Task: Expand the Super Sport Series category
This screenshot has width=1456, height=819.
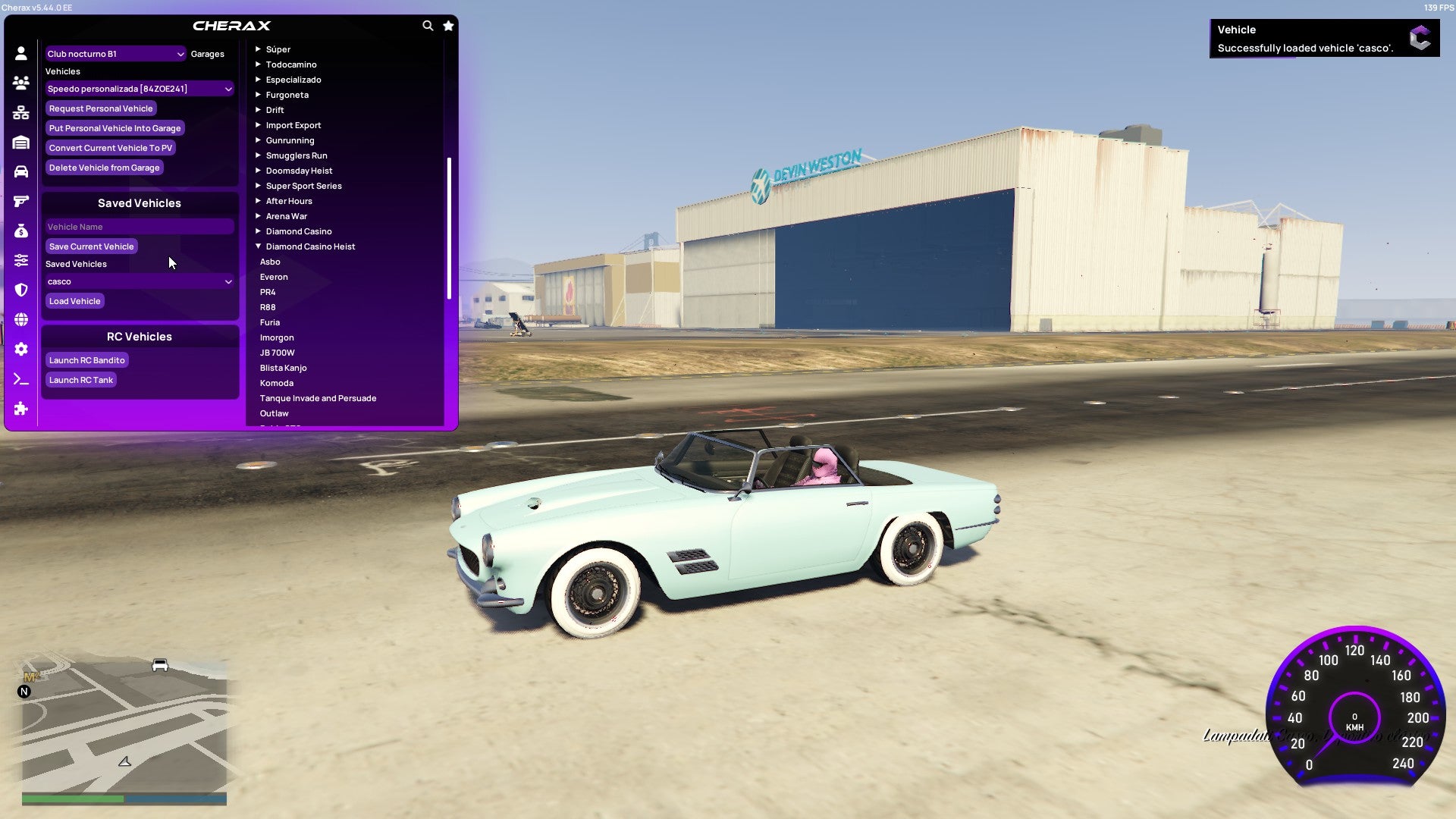Action: pos(303,185)
